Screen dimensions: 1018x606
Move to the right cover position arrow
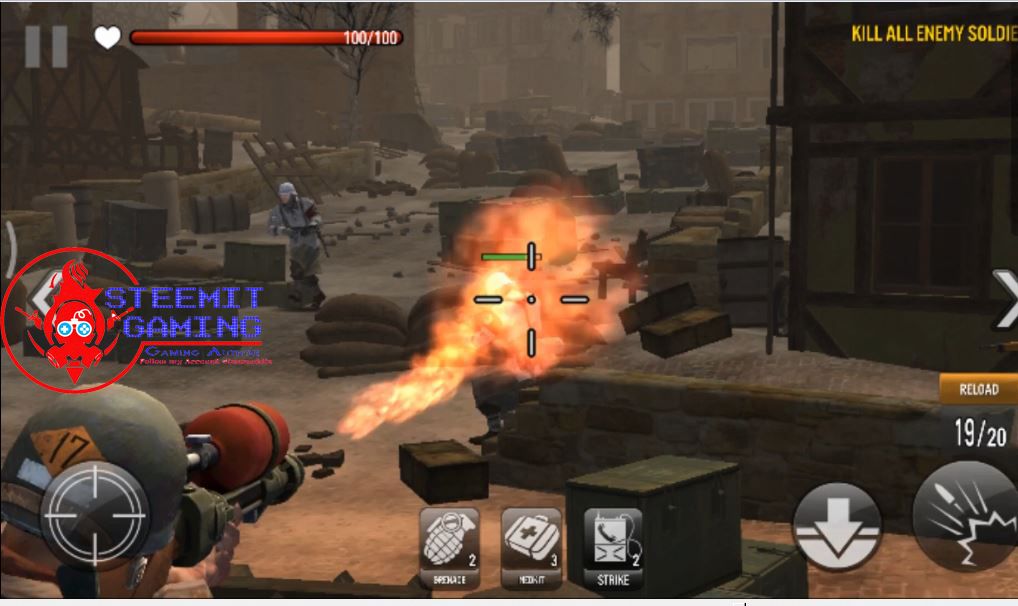[x=1003, y=298]
